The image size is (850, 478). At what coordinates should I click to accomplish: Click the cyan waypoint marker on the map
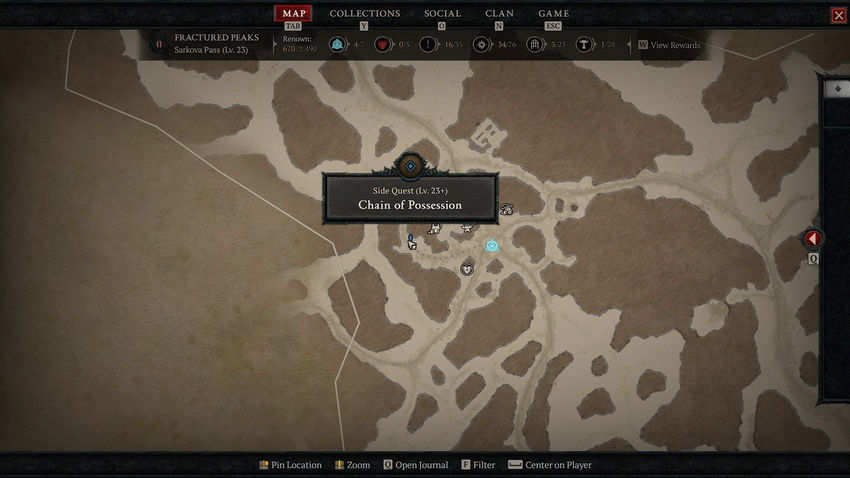pos(492,246)
